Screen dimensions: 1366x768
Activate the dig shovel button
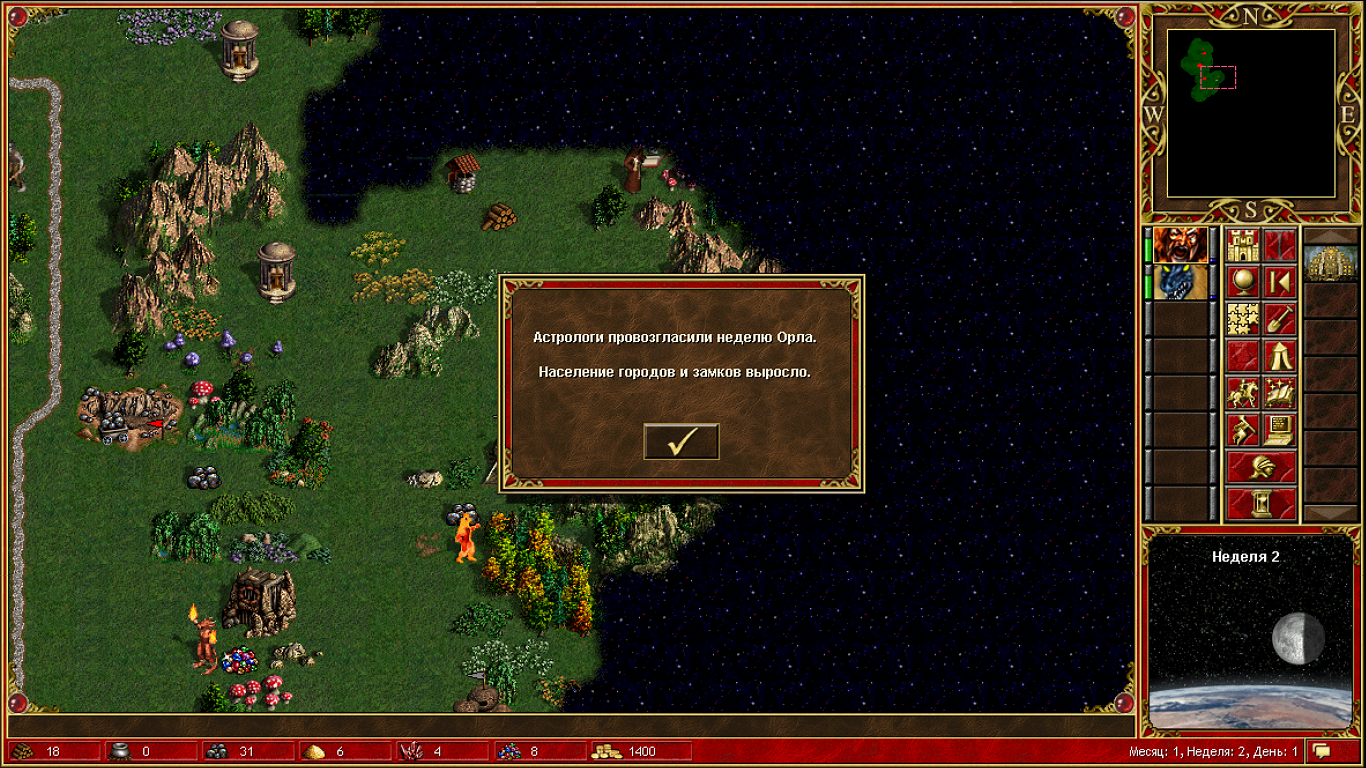(1280, 319)
